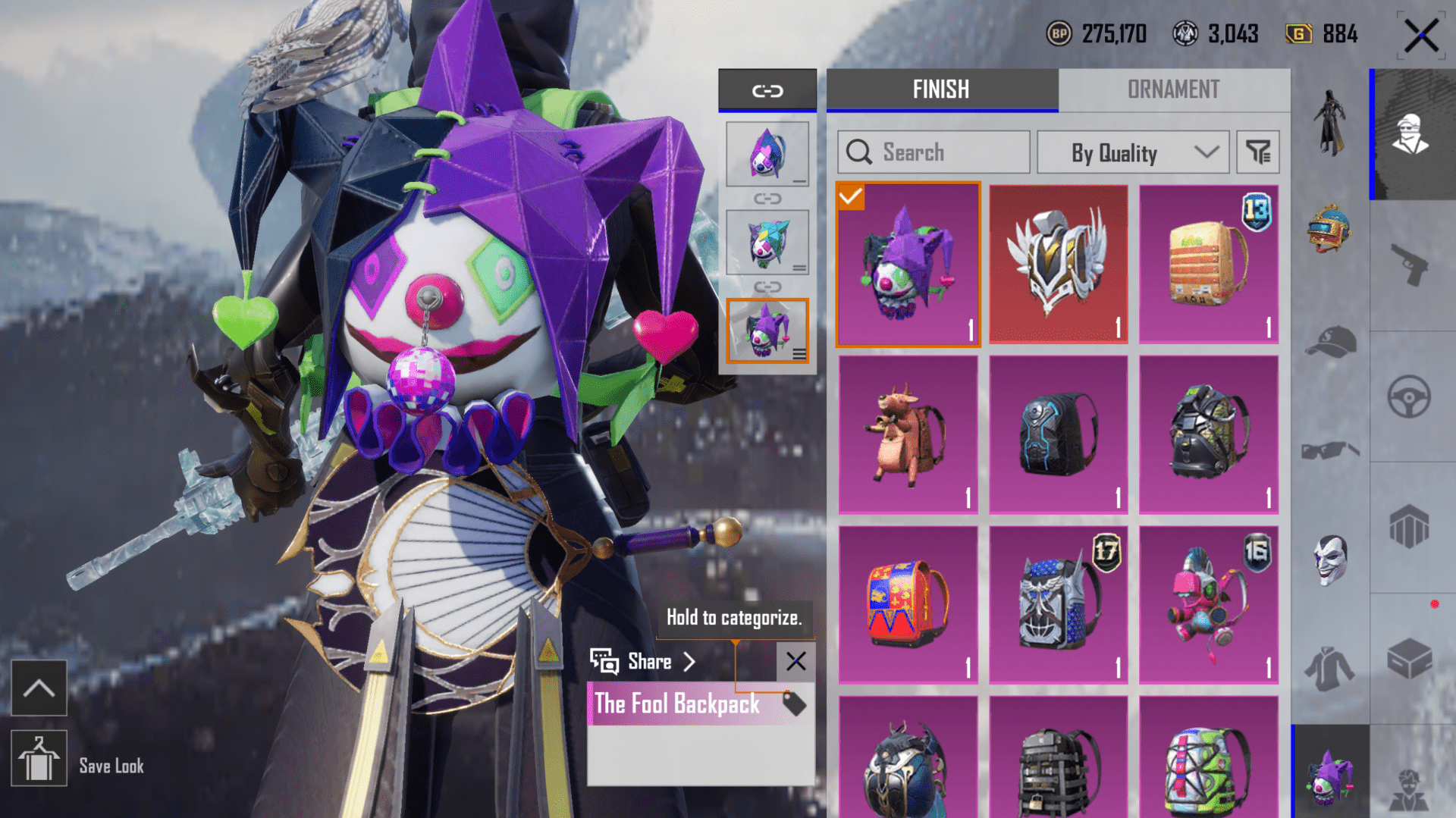
Task: Share the current backpack
Action: [x=644, y=662]
